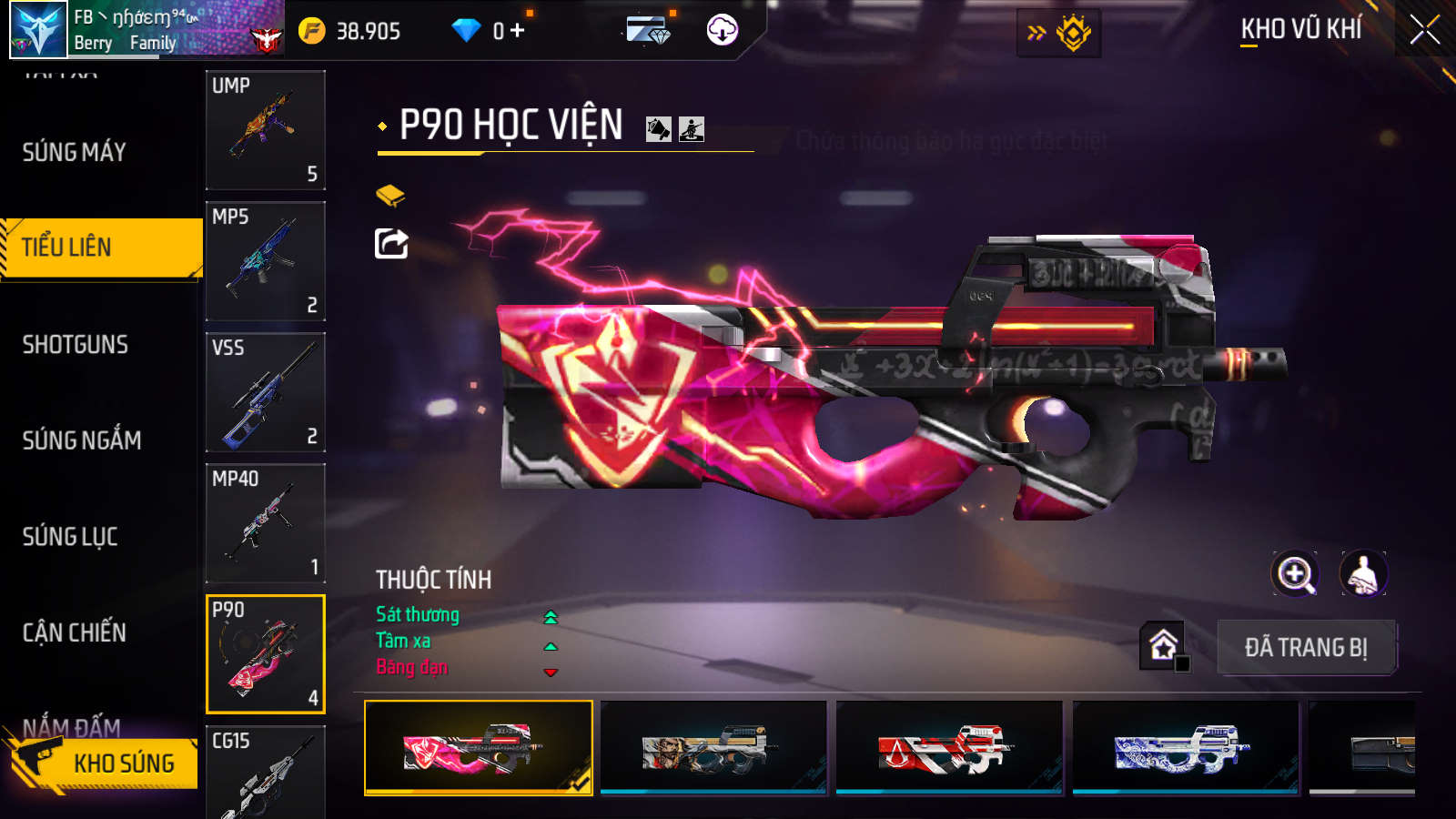Show the SÚNG LỤC category
The height and width of the screenshot is (819, 1456).
70,537
